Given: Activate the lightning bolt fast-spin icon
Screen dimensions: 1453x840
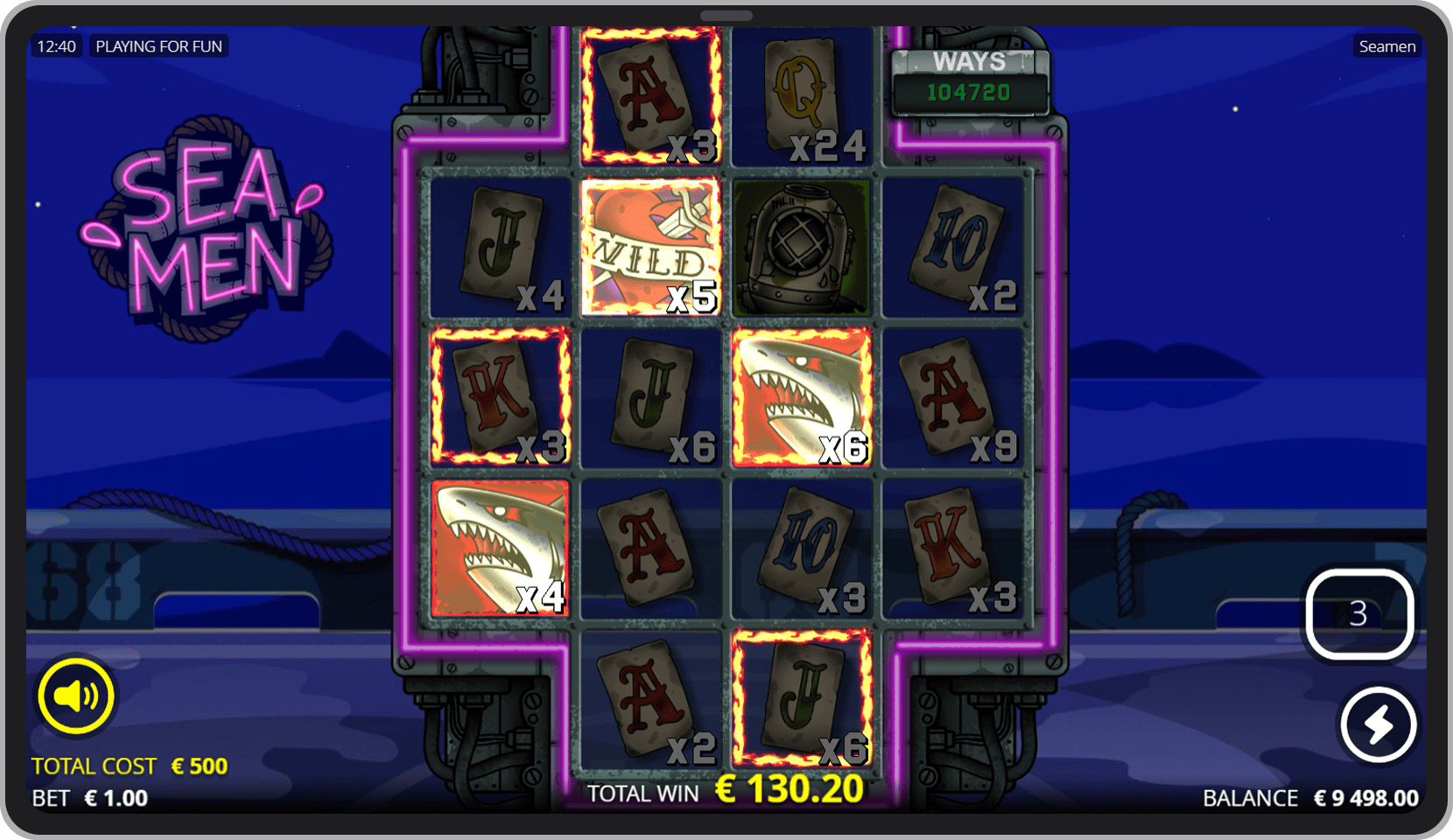Looking at the screenshot, I should [x=1377, y=724].
